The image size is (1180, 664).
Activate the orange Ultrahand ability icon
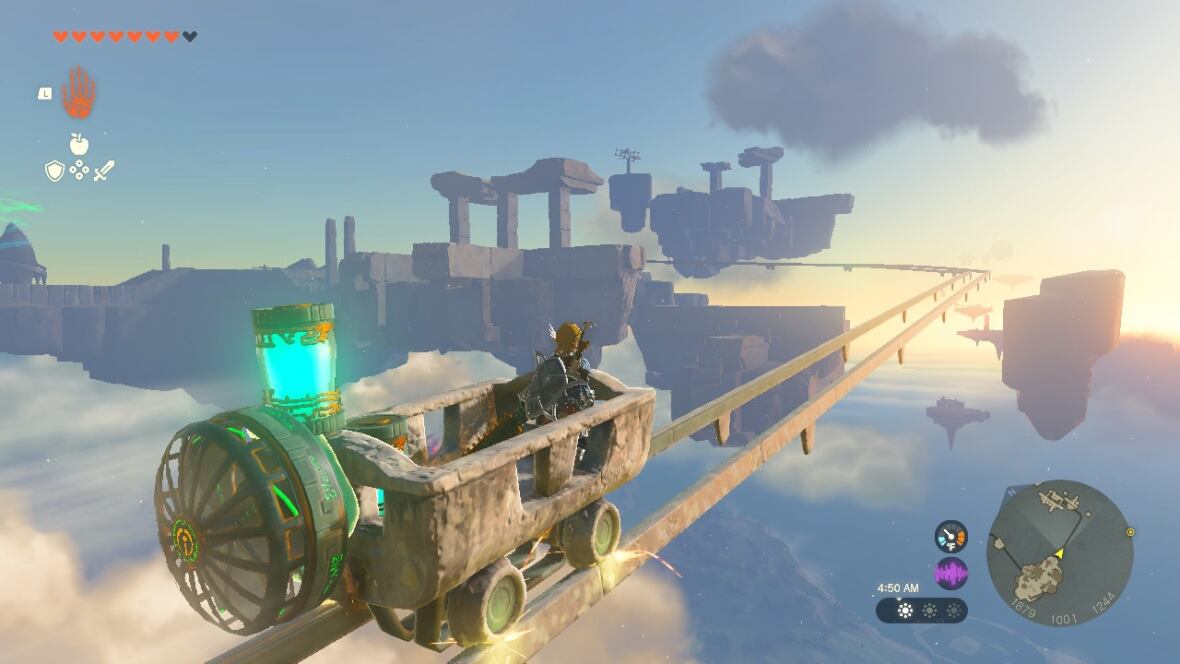click(79, 93)
